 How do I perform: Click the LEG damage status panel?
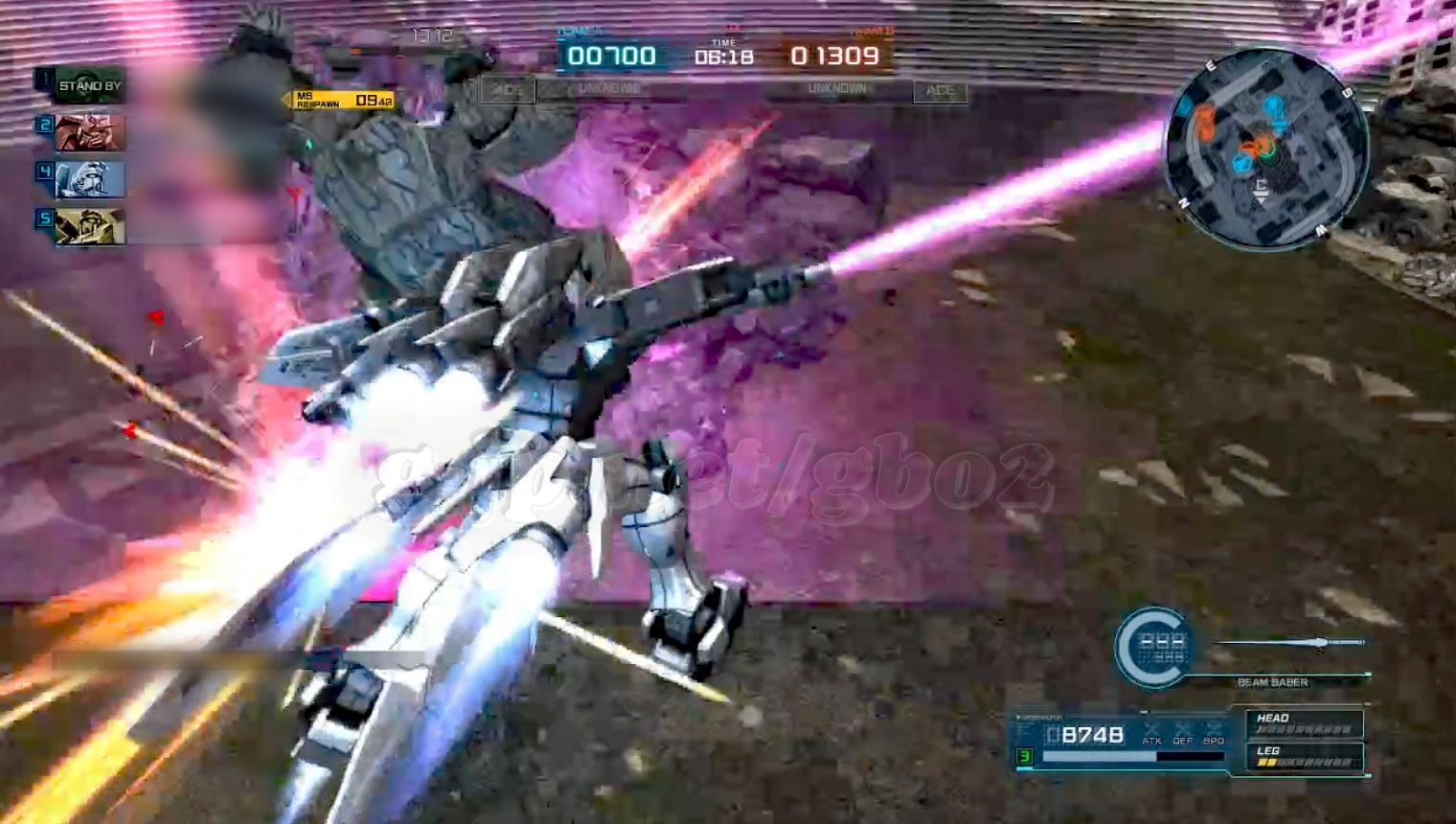click(x=1304, y=757)
